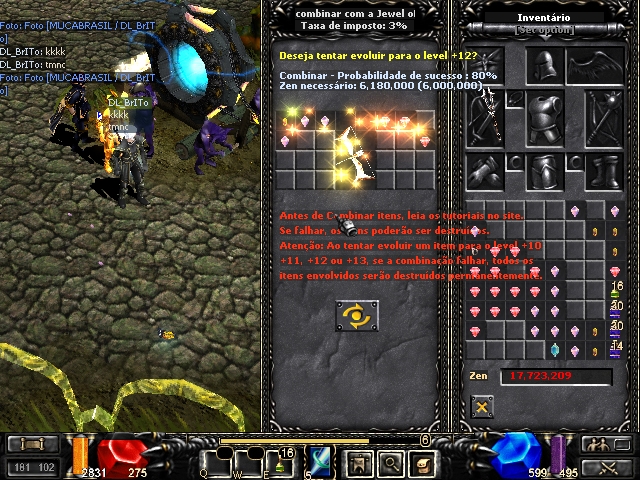Screen dimensions: 640x480
Task: Open the character info button in the bottom bar
Action: point(359,461)
